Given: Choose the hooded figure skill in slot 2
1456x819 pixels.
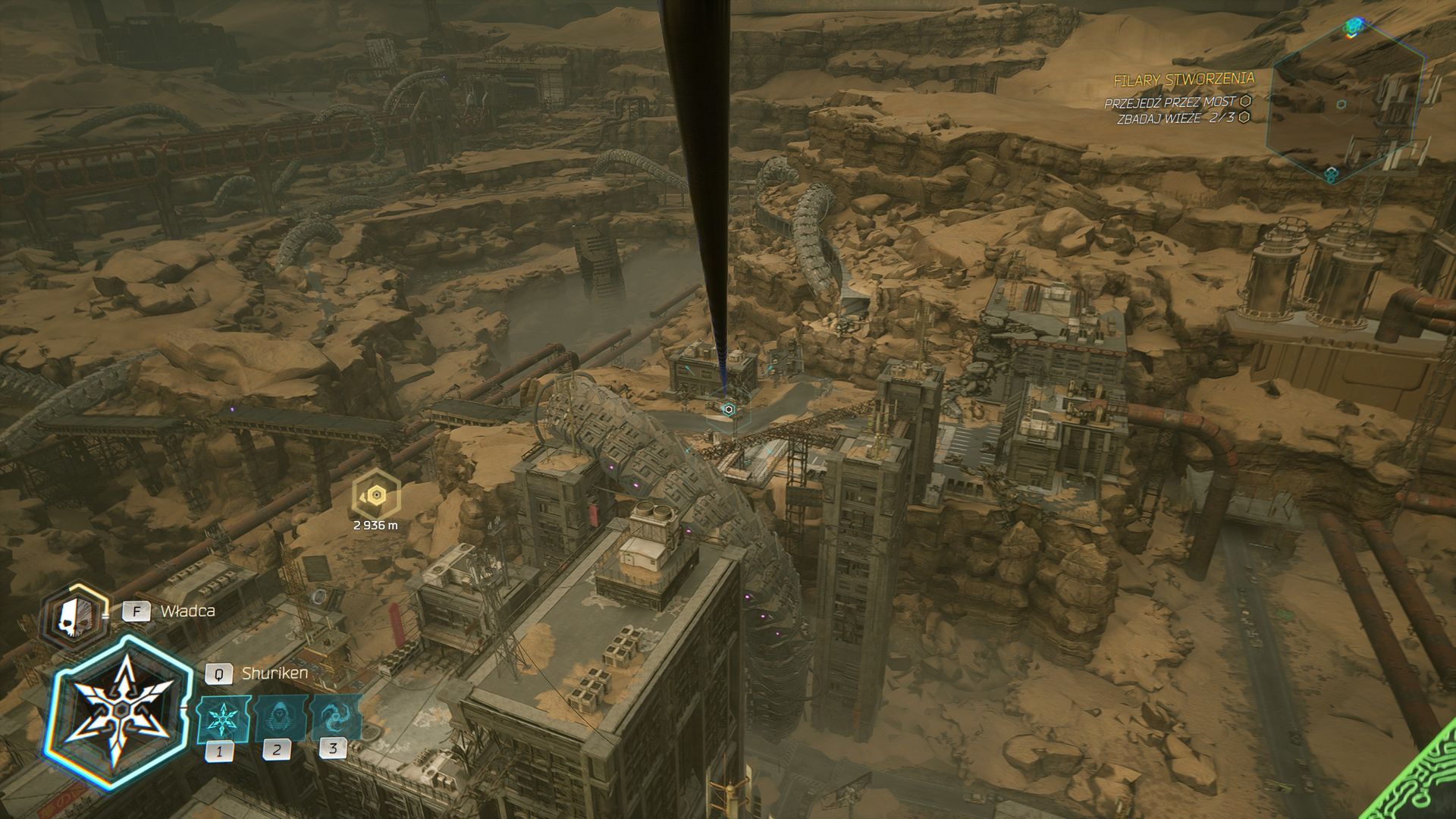Looking at the screenshot, I should [x=276, y=717].
